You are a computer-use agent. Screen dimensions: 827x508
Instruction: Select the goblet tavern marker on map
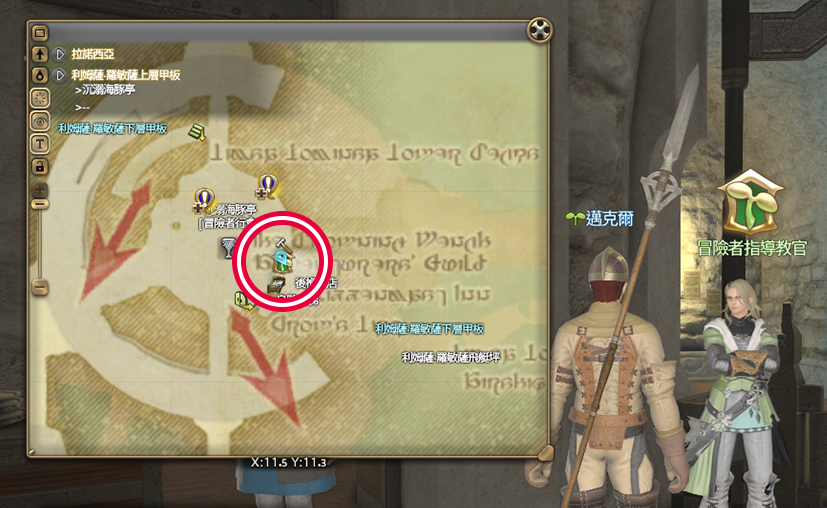(228, 249)
